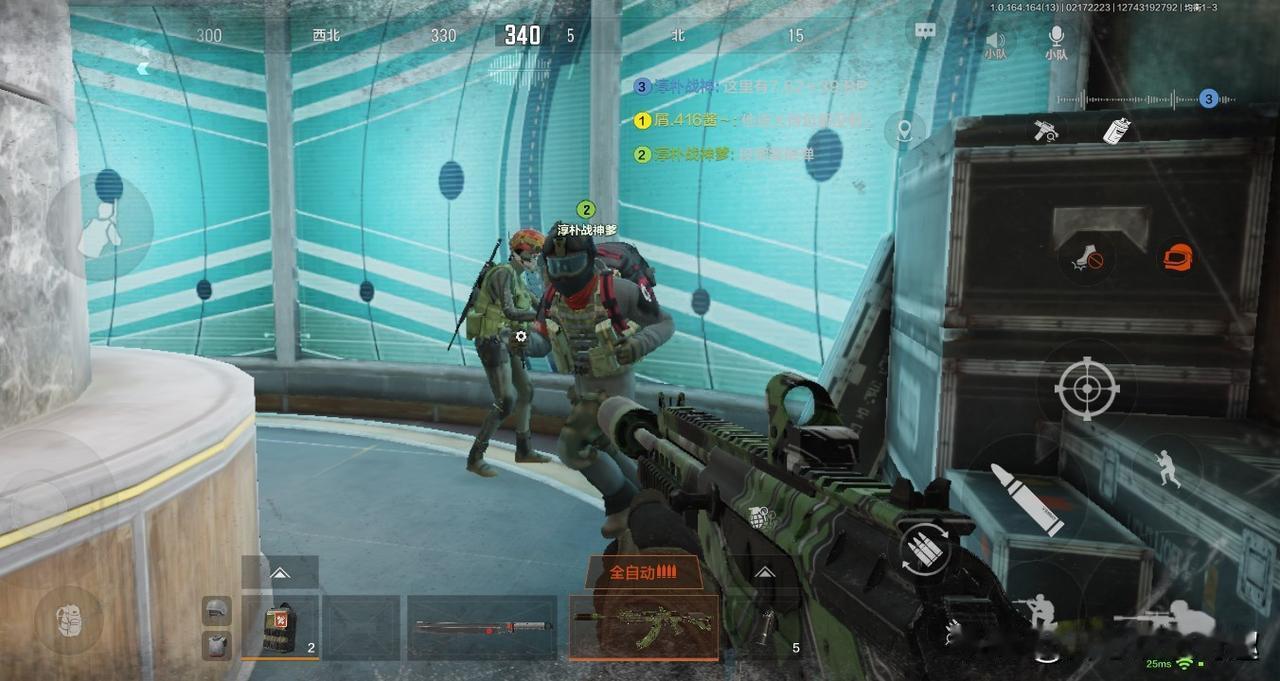
Task: Select the smoke grenade canister icon
Action: click(1116, 130)
